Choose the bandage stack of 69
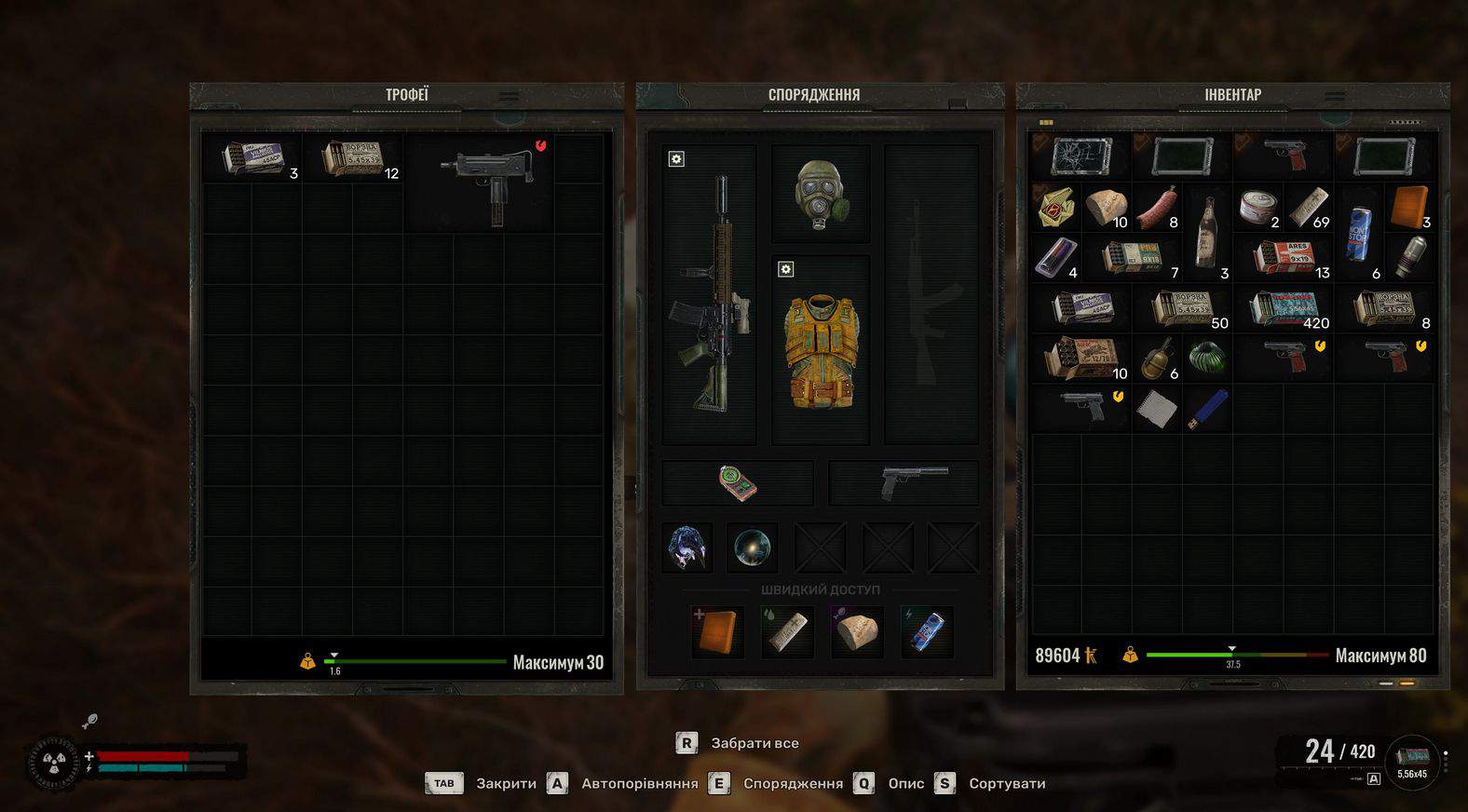This screenshot has width=1468, height=812. click(x=1309, y=207)
